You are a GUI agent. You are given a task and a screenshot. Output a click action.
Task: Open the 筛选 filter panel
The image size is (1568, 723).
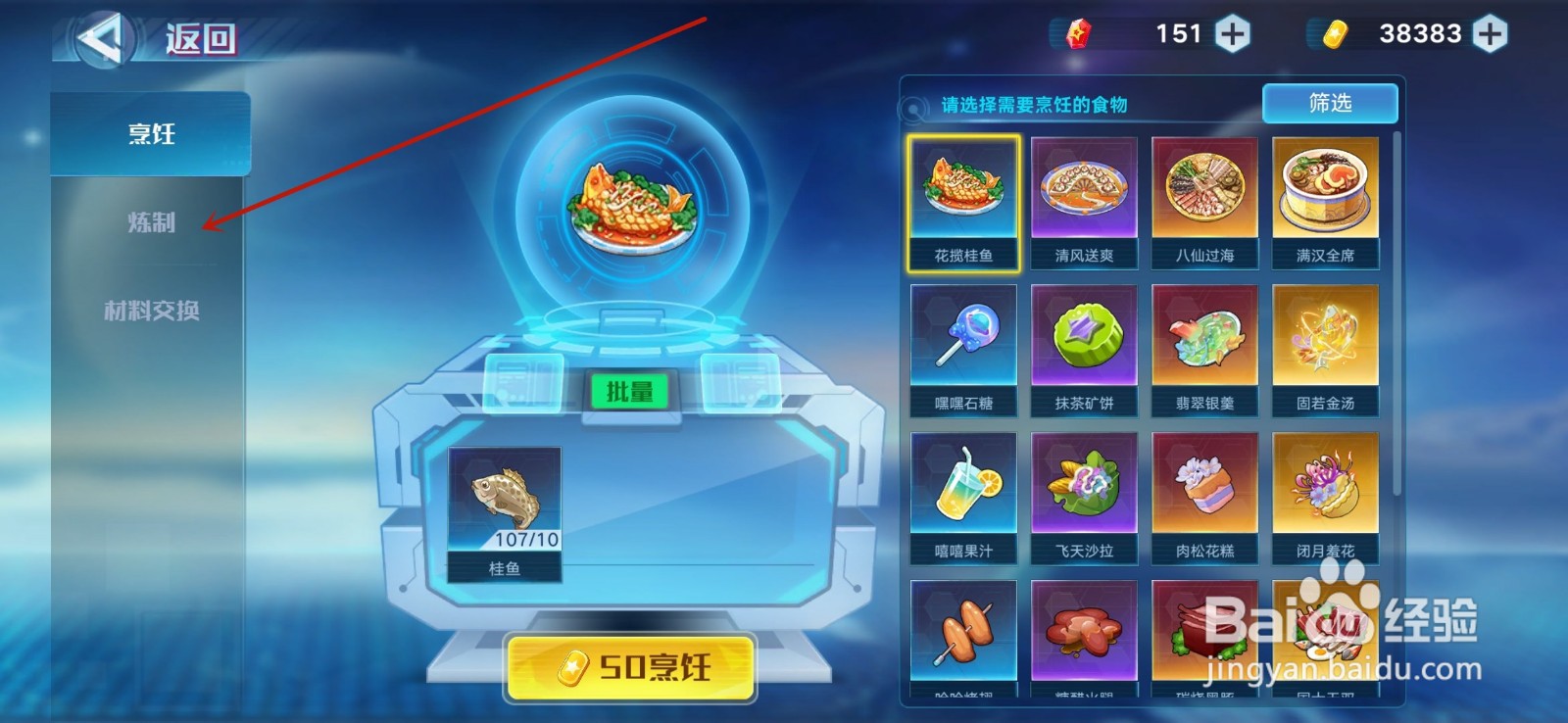coord(1331,103)
